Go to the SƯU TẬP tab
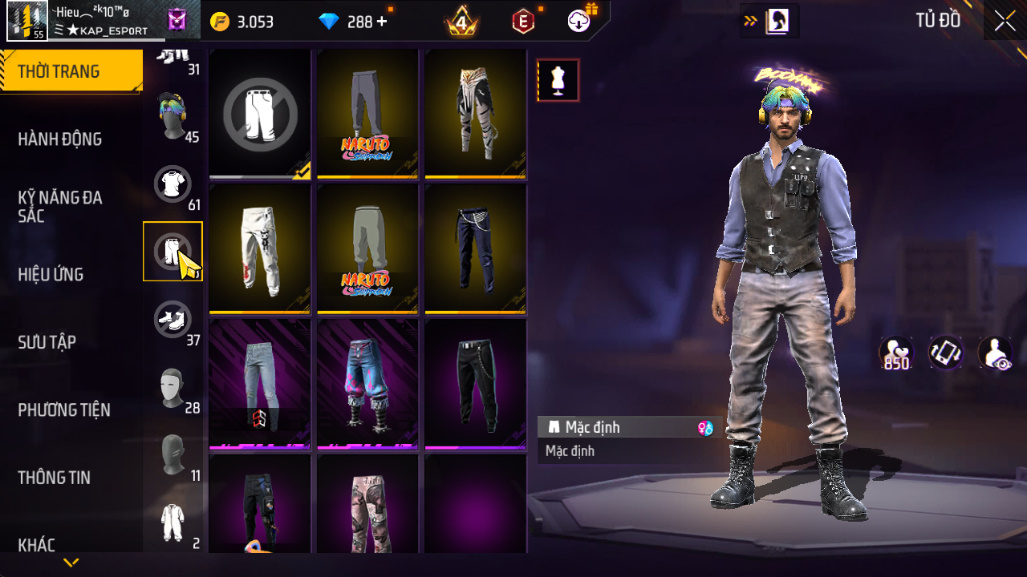Screen dimensions: 1027x577 point(47,342)
